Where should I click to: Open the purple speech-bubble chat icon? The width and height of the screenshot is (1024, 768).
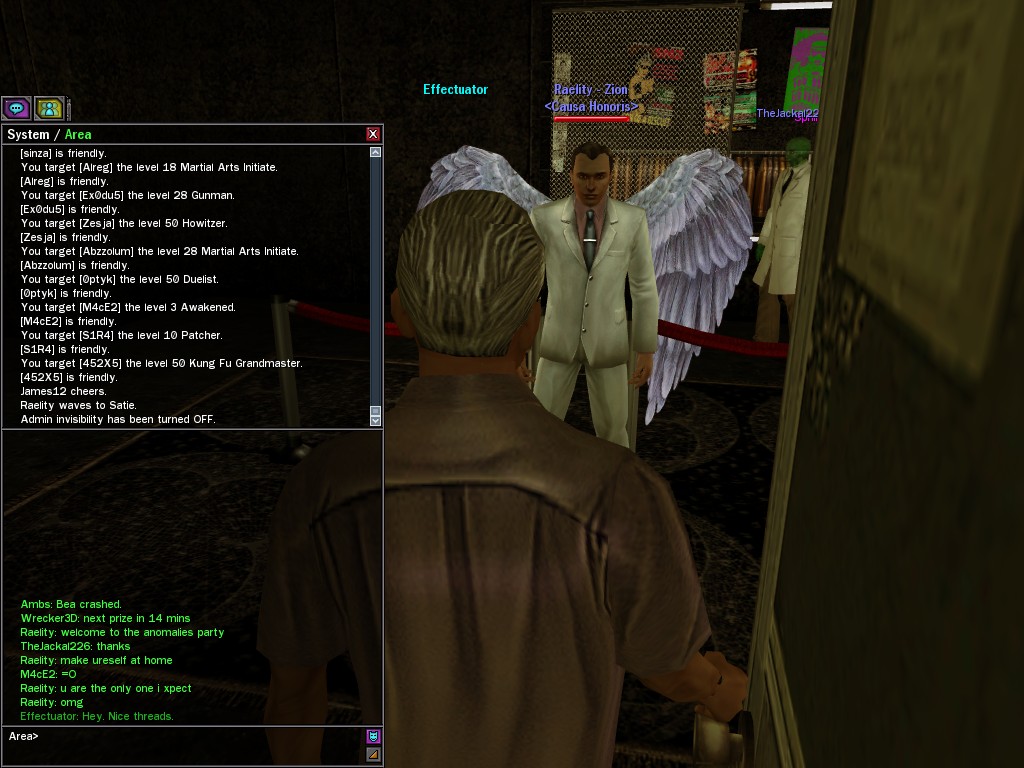point(16,108)
